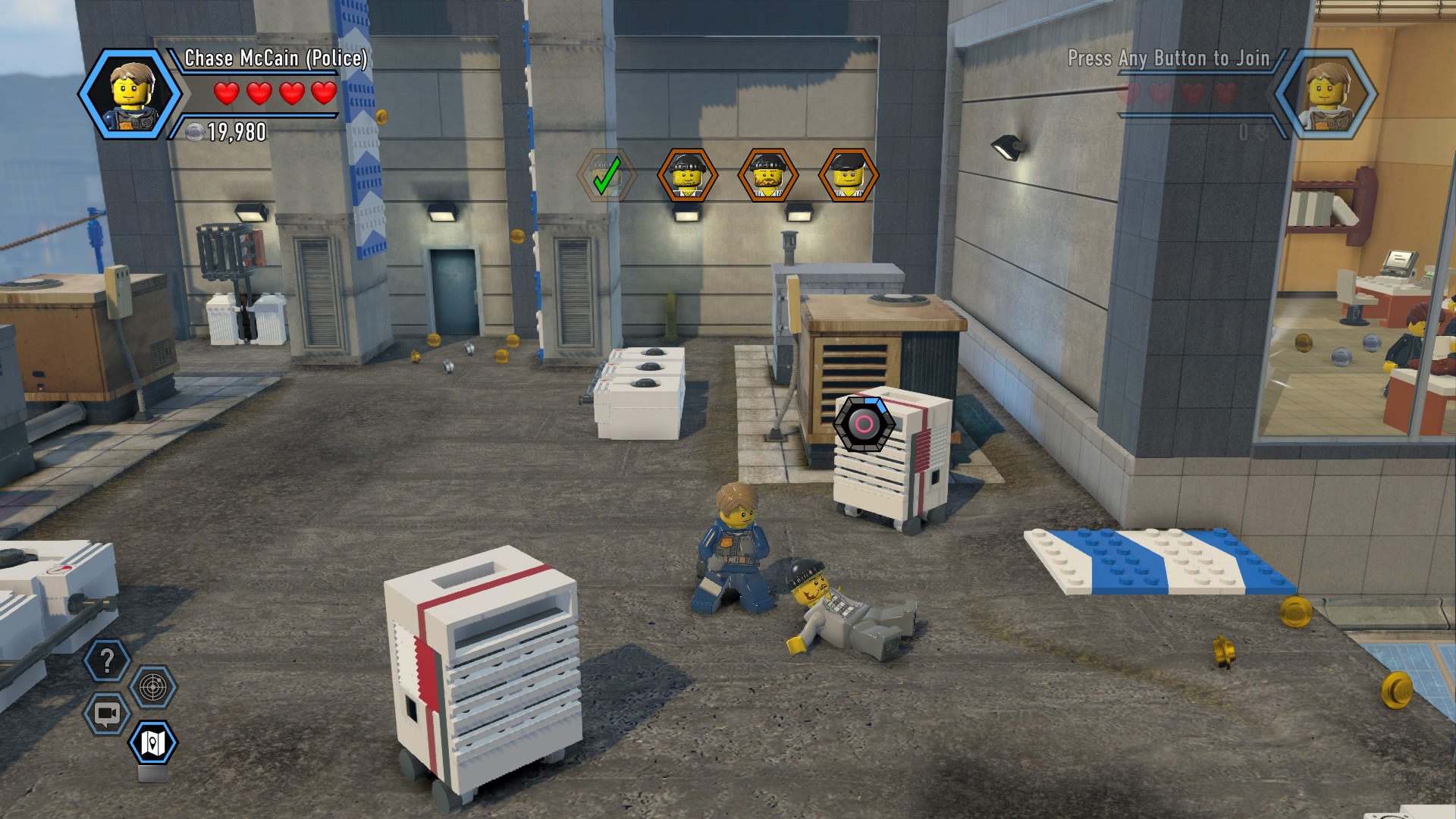Screen dimensions: 1456x819
Task: Click the pink circle interaction marker
Action: (x=864, y=424)
